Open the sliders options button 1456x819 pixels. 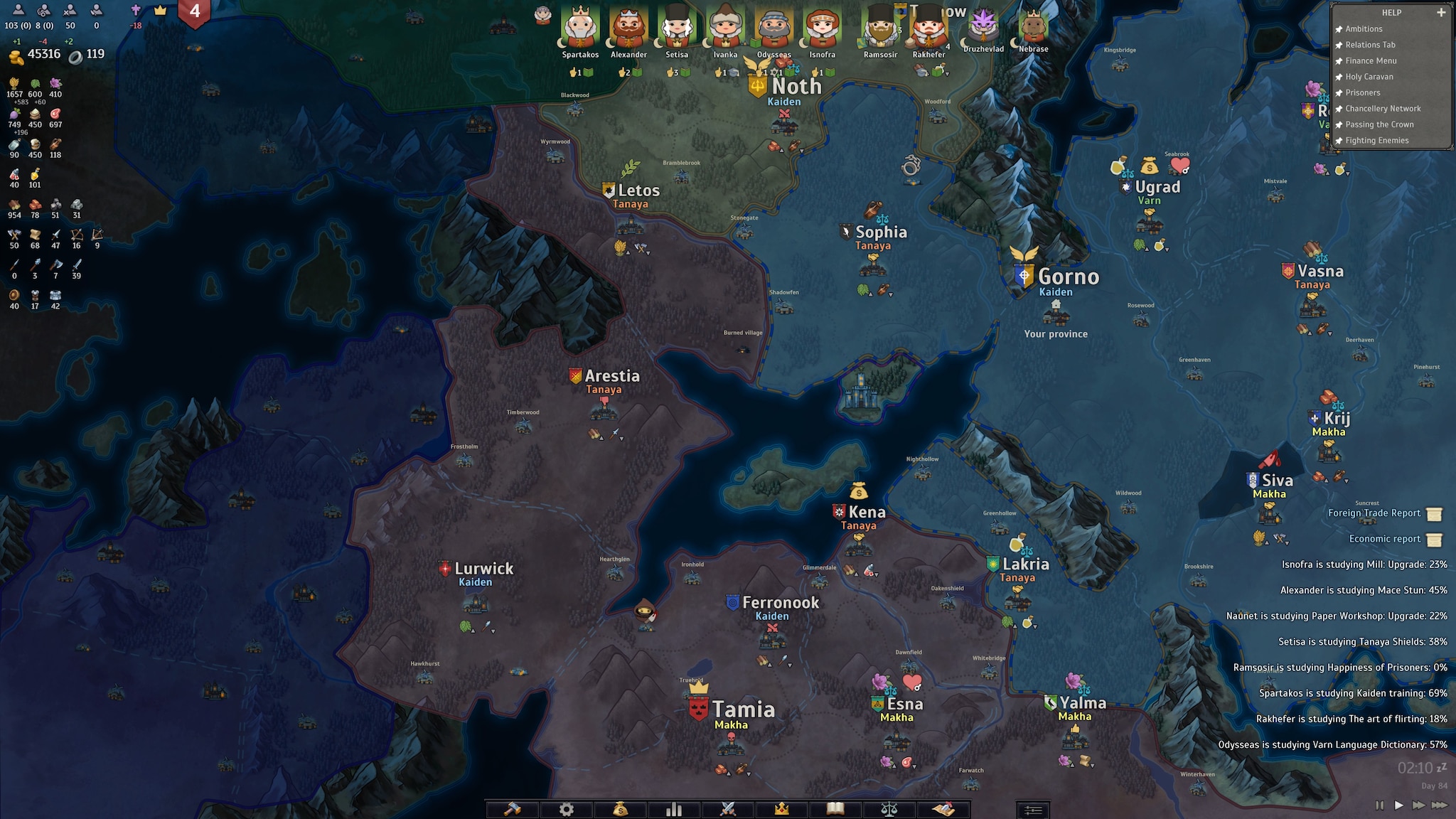[1032, 810]
